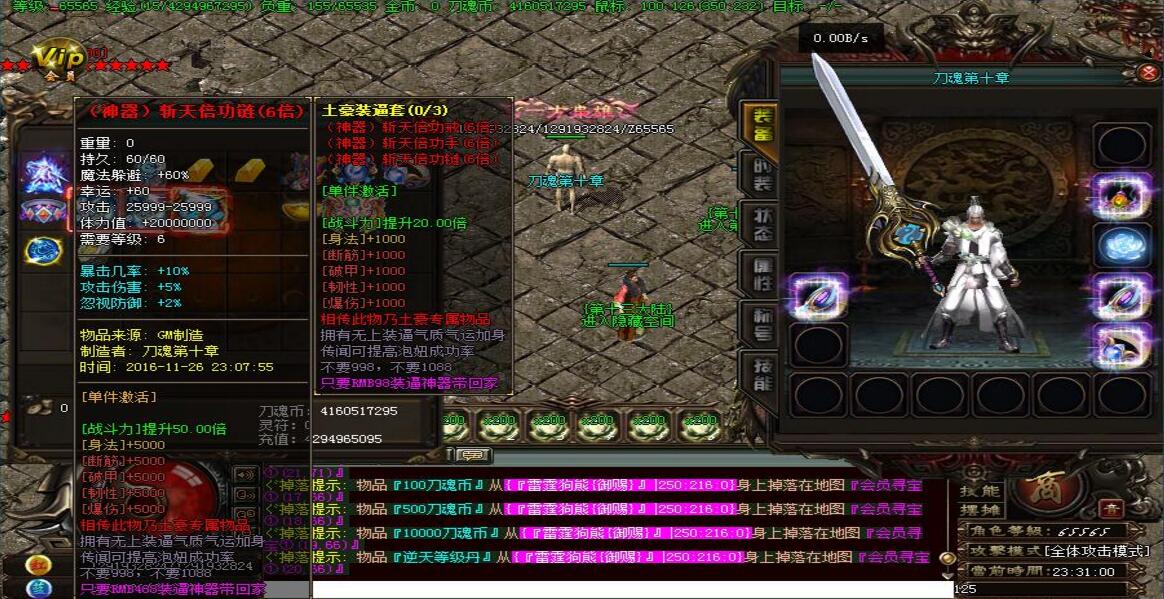
Task: Click the 摆摊 stall button
Action: [979, 508]
